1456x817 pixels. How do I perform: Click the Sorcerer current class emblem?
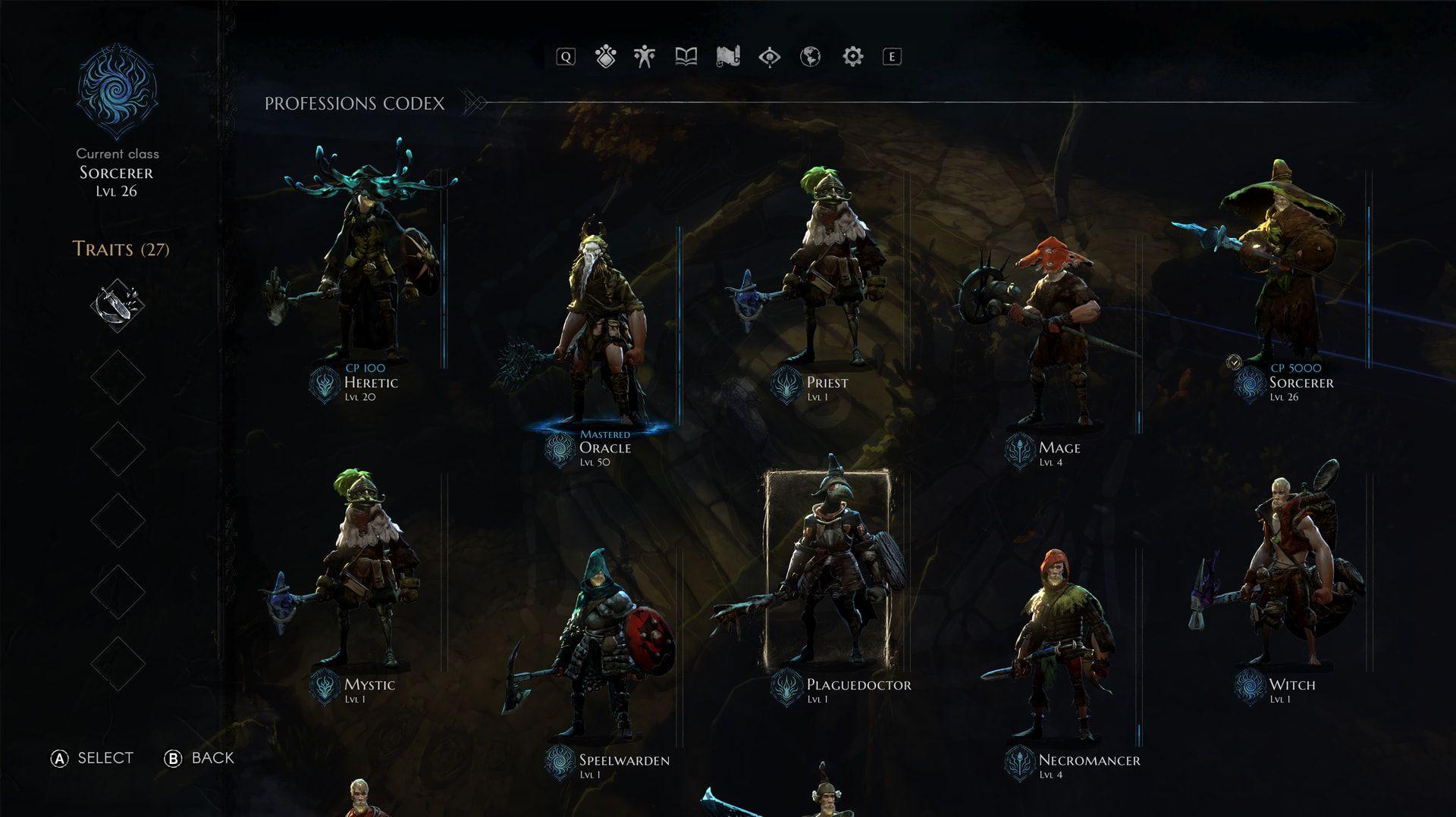pyautogui.click(x=117, y=92)
